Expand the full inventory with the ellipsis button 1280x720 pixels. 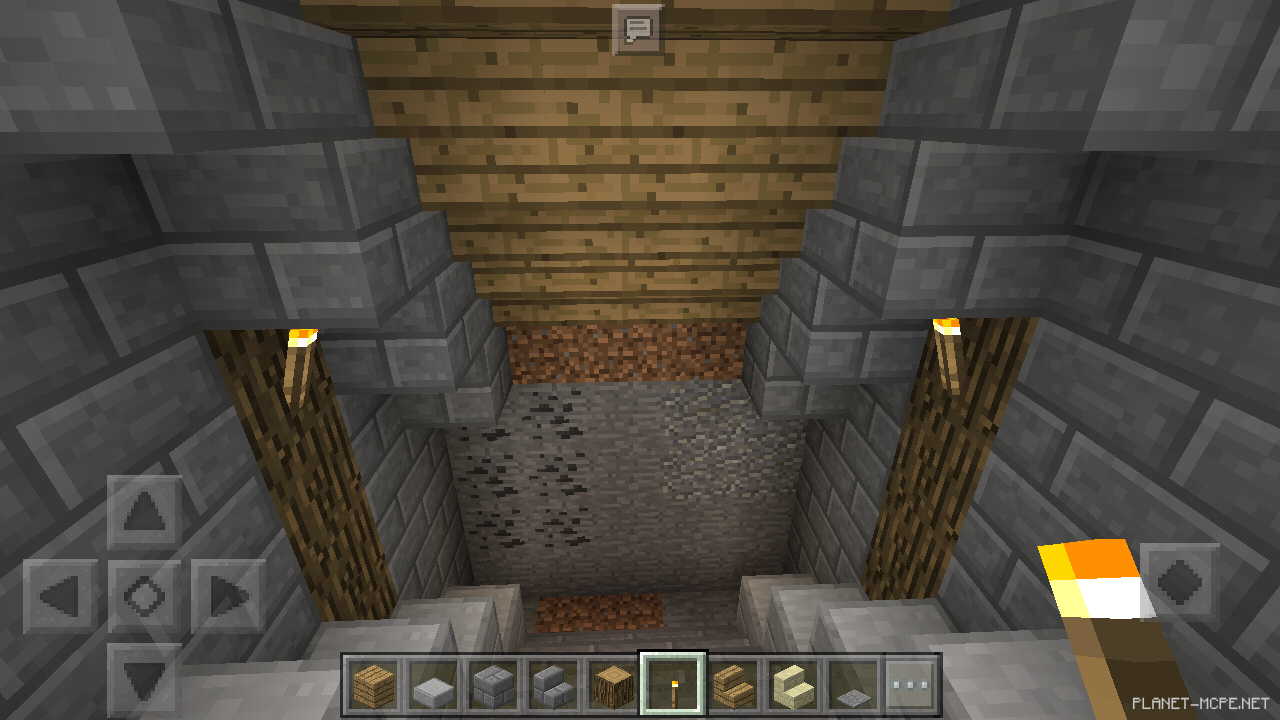coord(909,685)
